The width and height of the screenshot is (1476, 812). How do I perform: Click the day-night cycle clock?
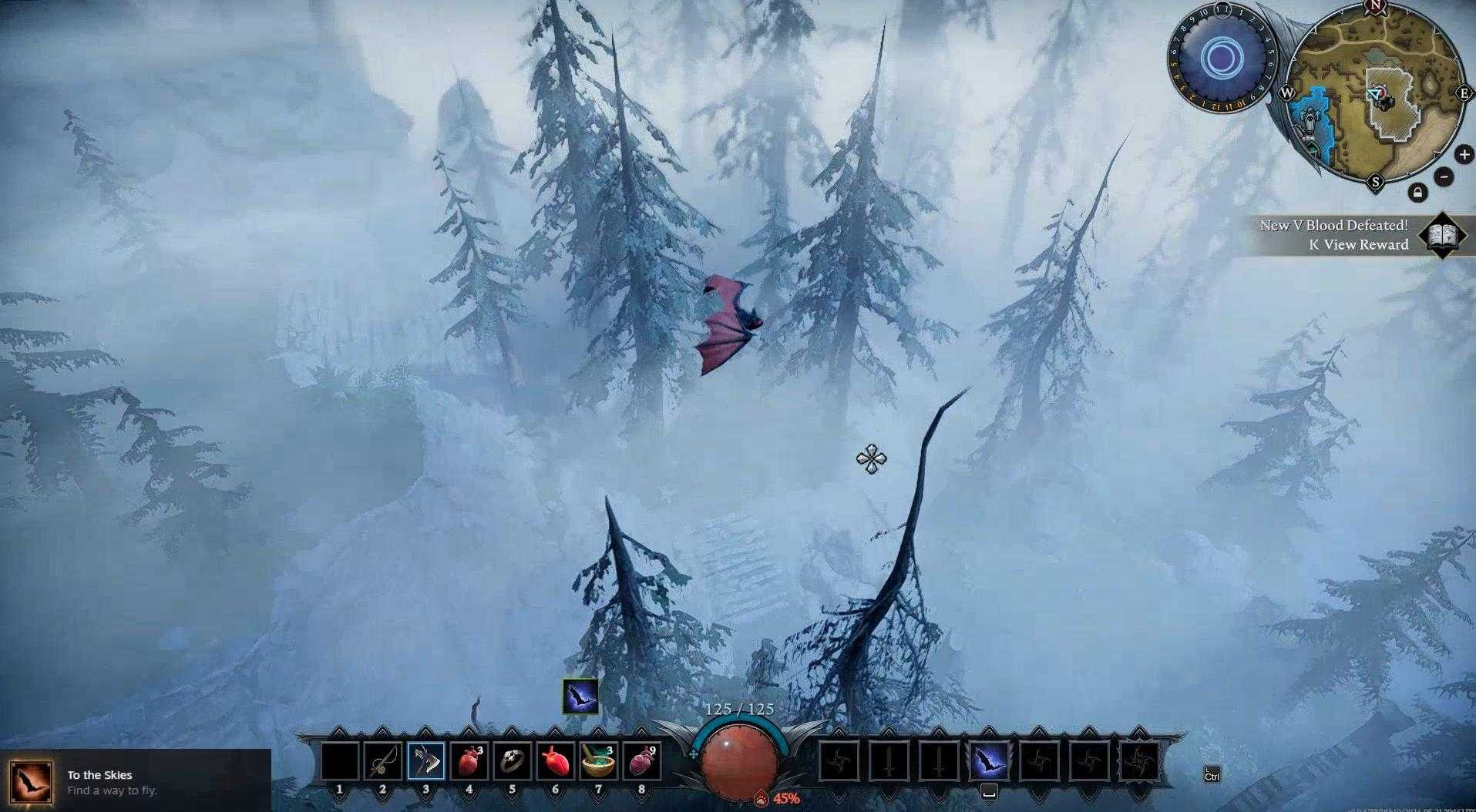coord(1221,58)
